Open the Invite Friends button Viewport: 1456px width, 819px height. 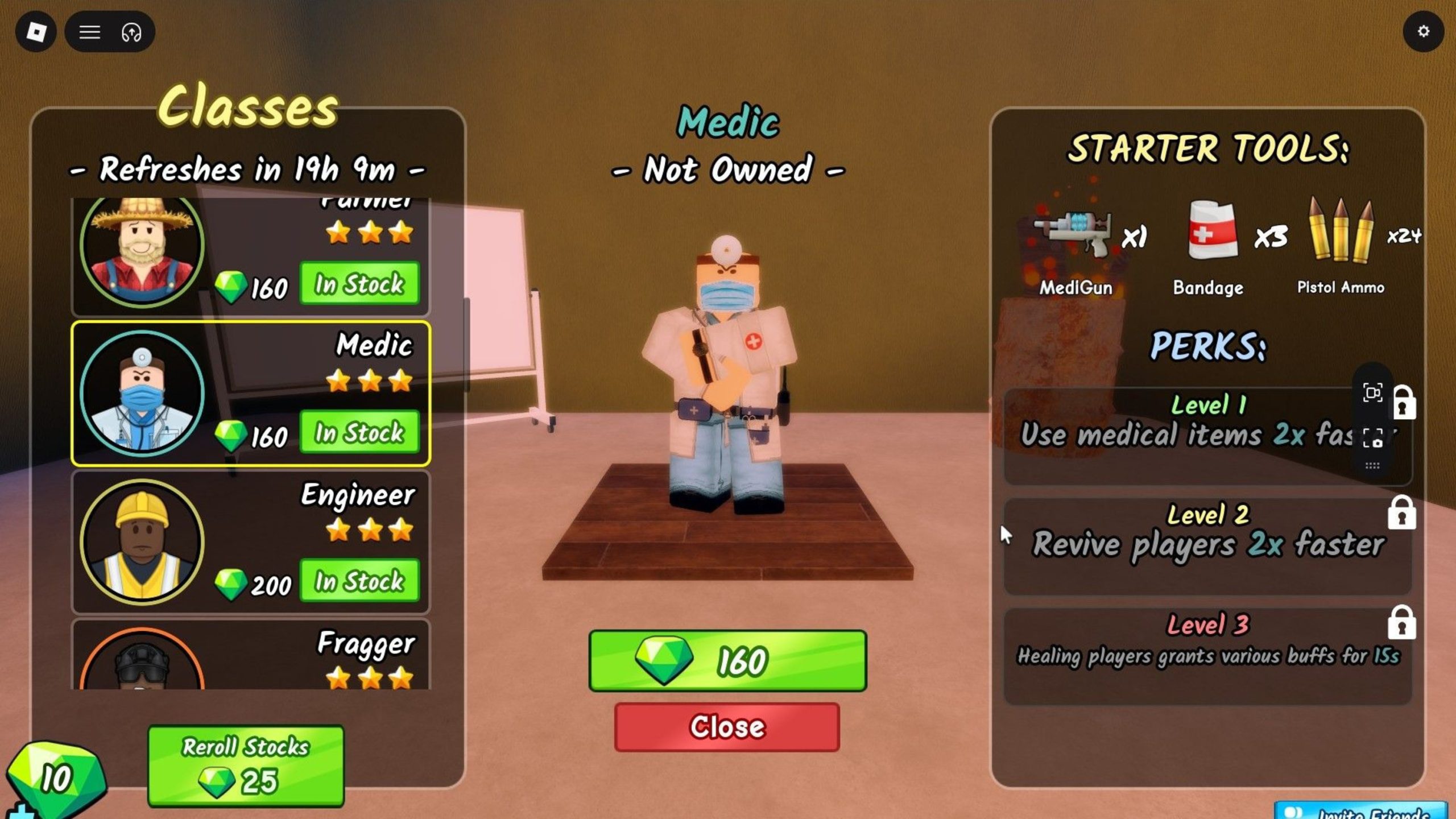pos(1360,812)
